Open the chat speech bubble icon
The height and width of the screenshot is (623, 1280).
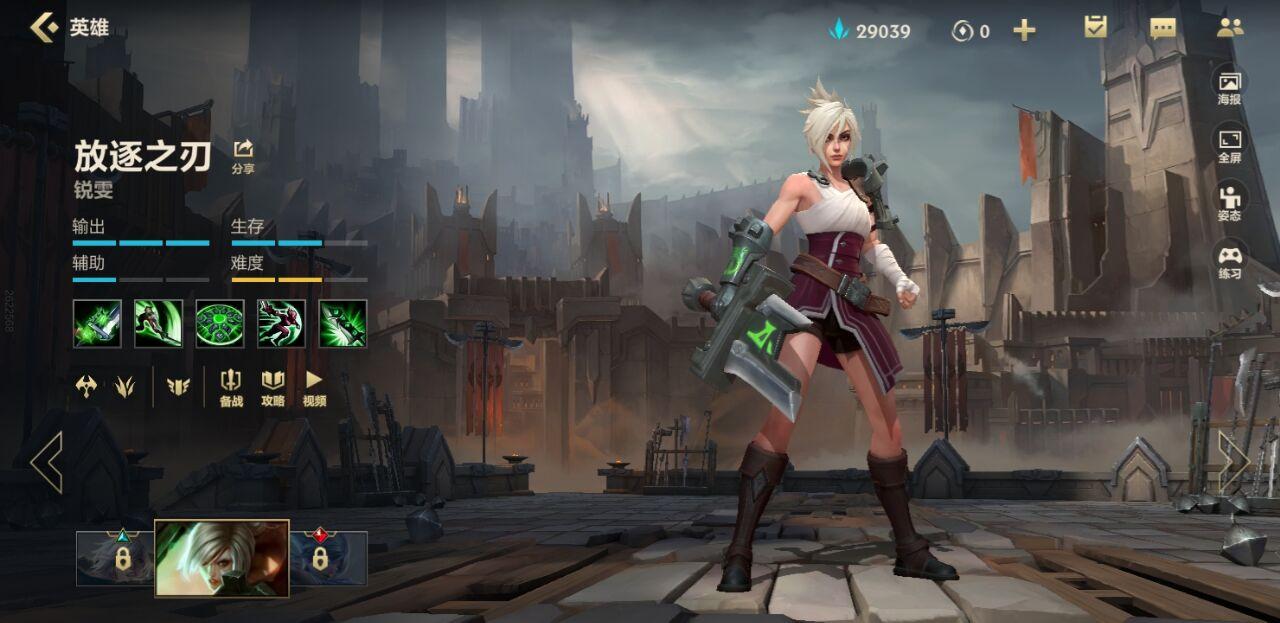point(1163,28)
